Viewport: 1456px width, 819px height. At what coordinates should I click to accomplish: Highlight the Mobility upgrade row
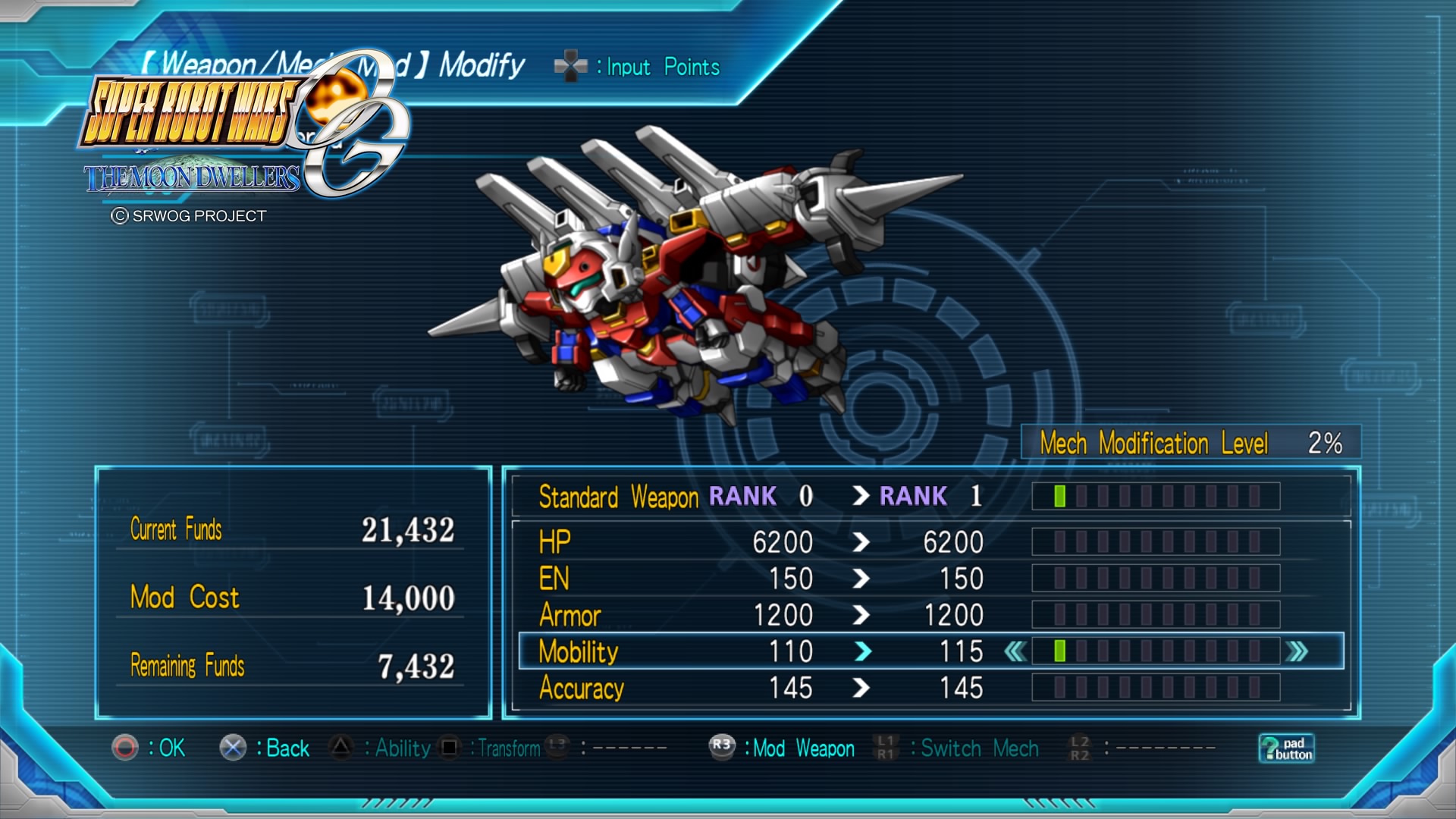click(x=758, y=651)
